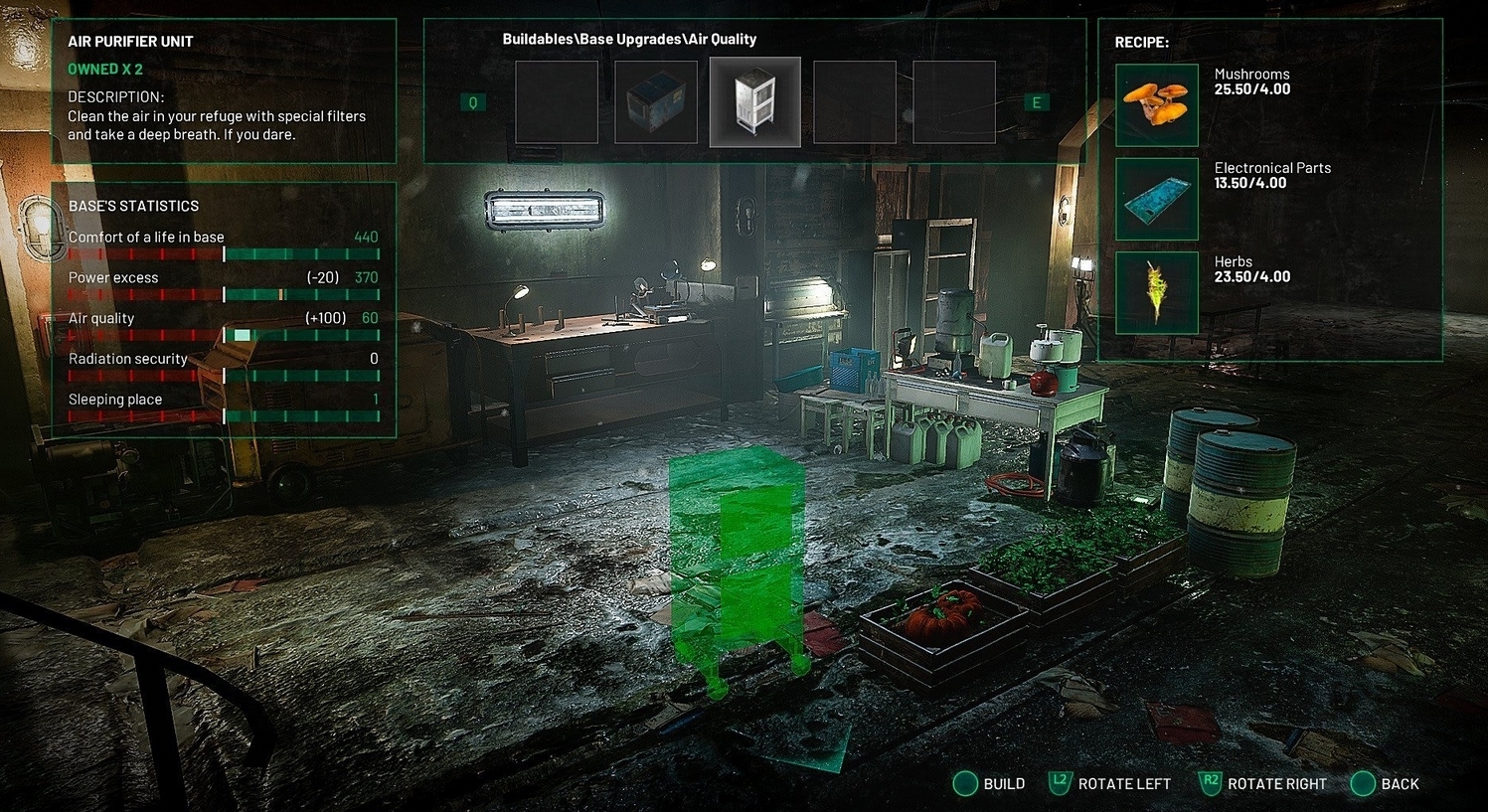The height and width of the screenshot is (812, 1488).
Task: Click the Q previous-category indicator
Action: (471, 102)
